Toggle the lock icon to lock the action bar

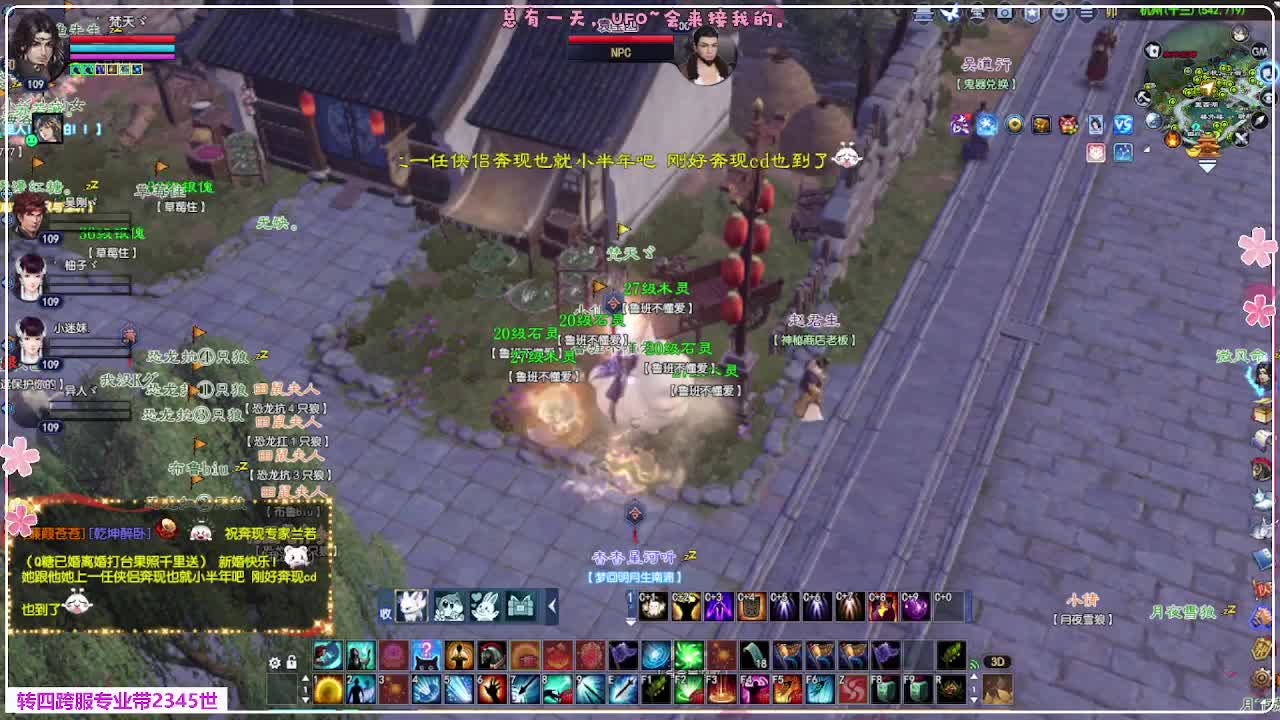coord(291,663)
